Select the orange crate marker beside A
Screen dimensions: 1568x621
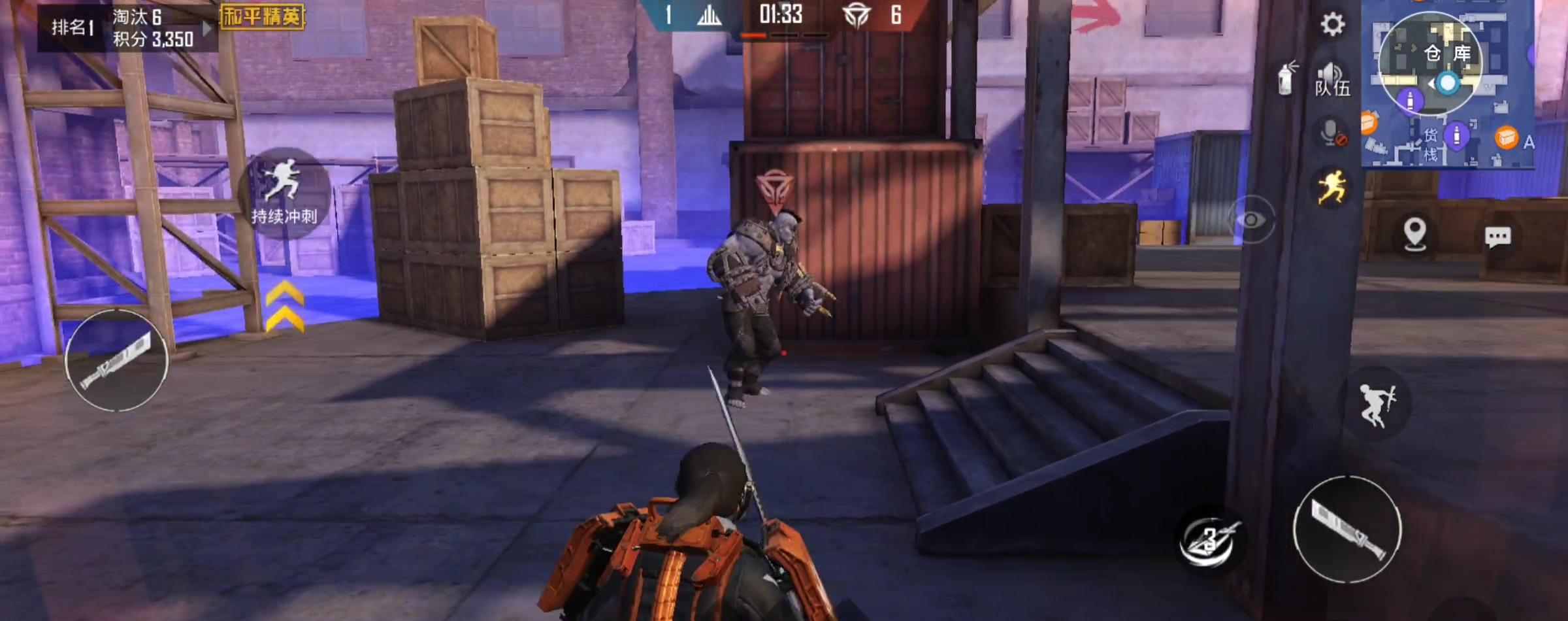click(1507, 138)
